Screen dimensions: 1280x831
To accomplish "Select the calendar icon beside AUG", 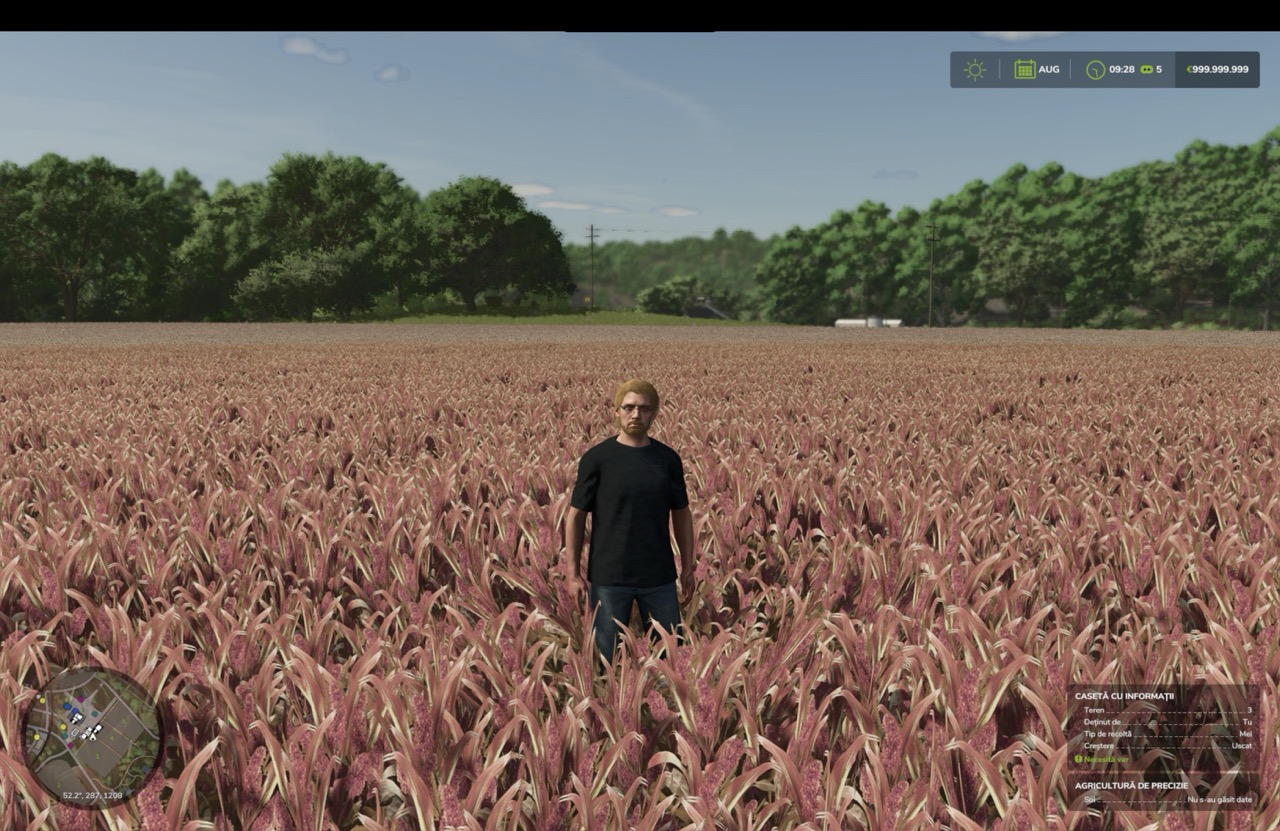I will tap(1024, 70).
